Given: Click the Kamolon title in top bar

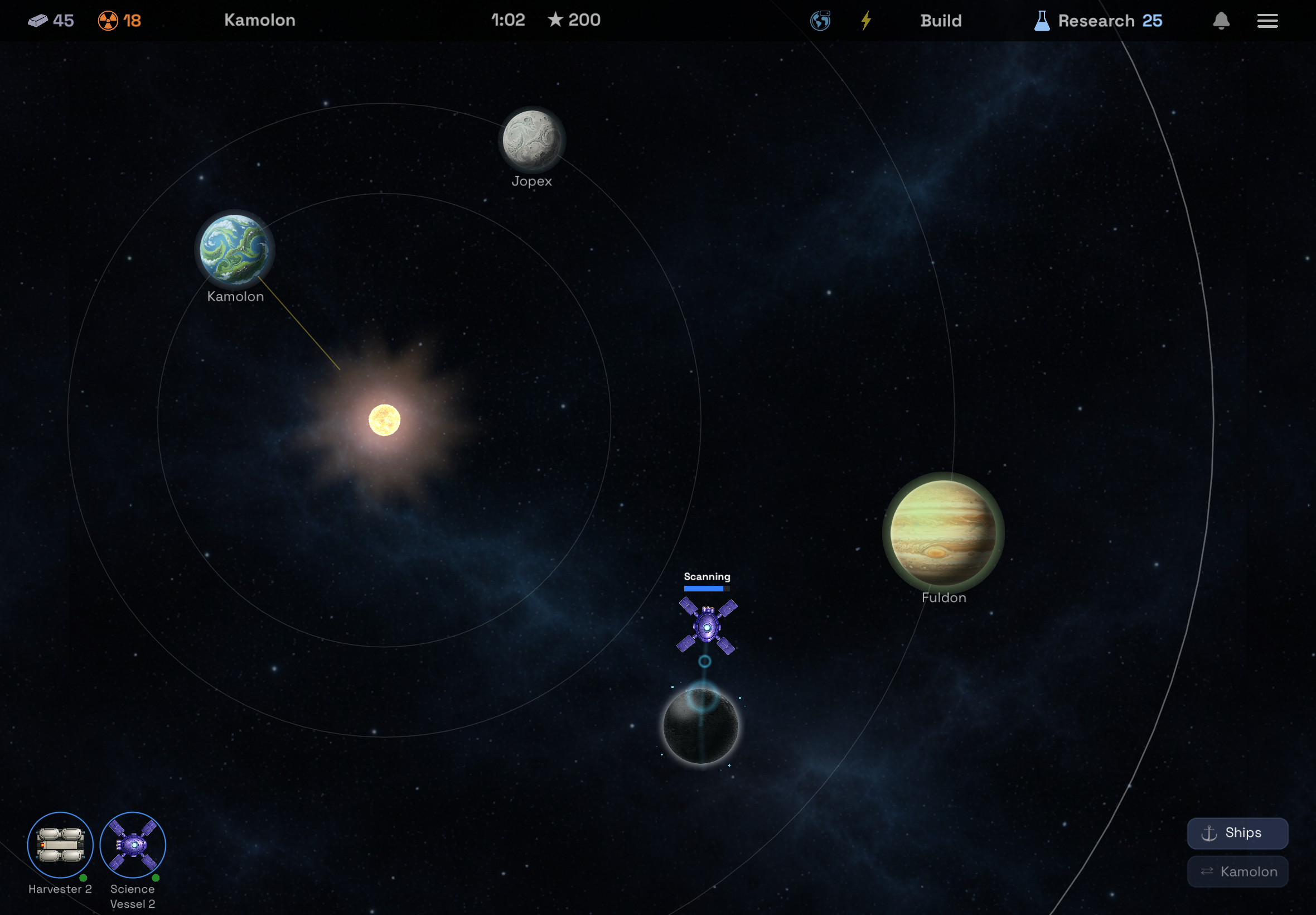Looking at the screenshot, I should (x=260, y=20).
